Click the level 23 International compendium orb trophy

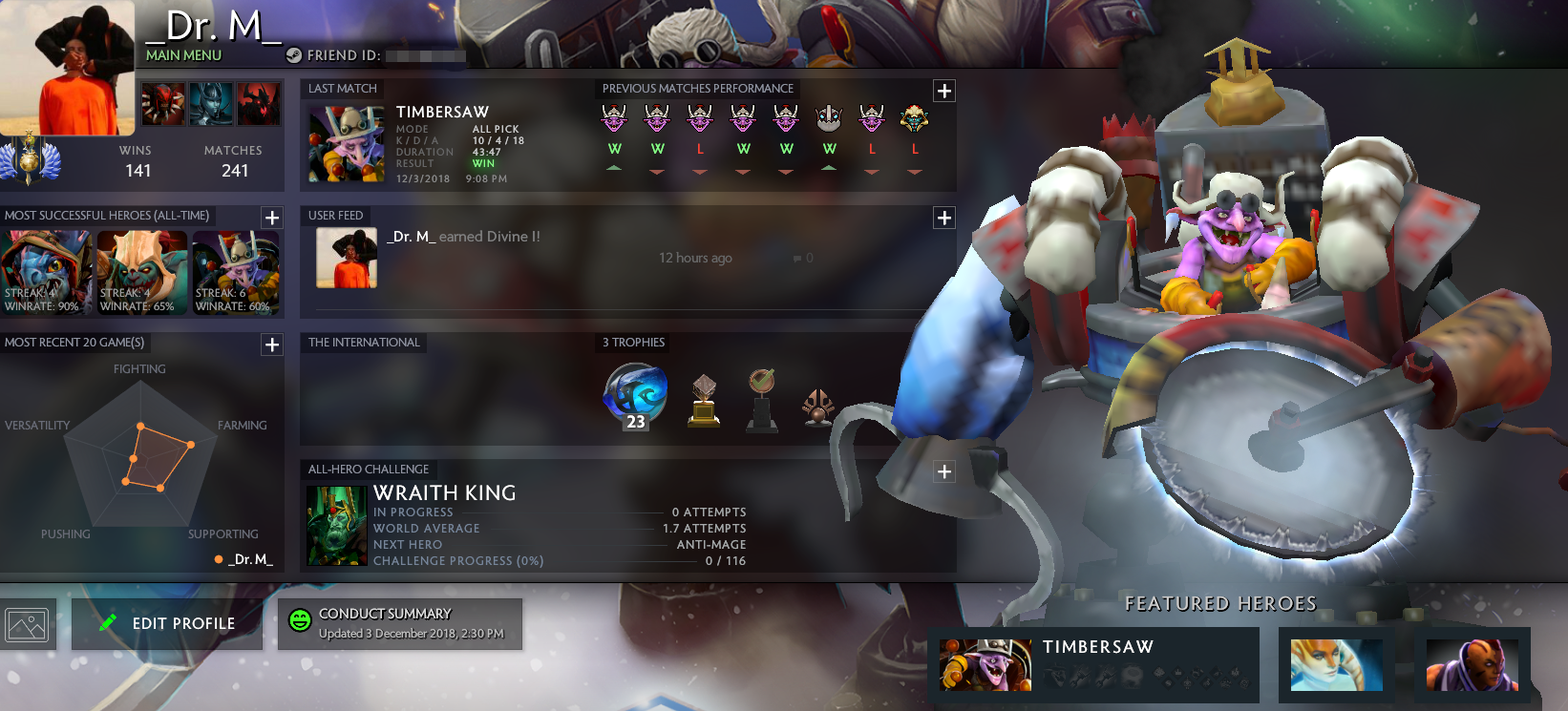tap(633, 398)
